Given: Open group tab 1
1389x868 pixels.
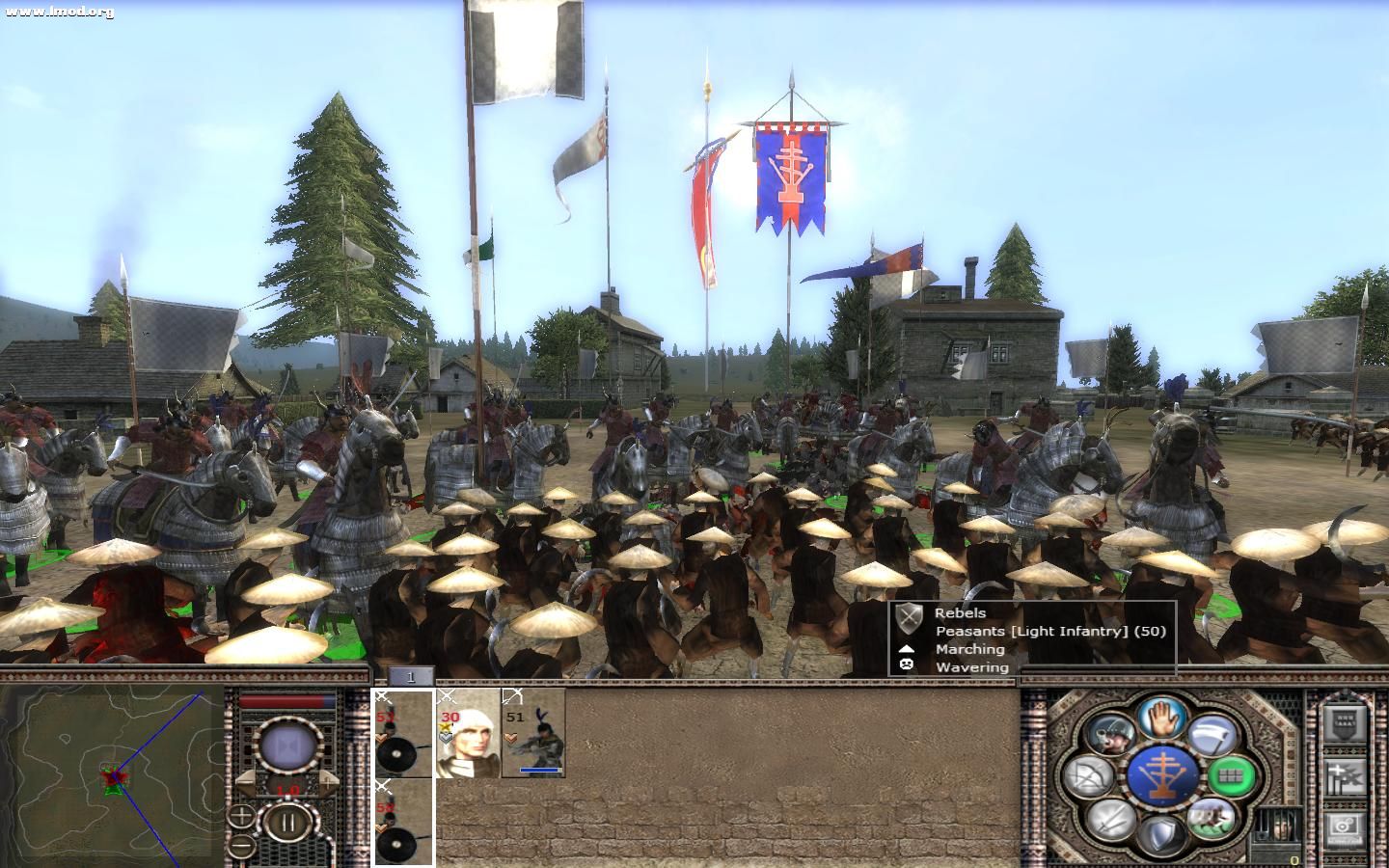Looking at the screenshot, I should [x=411, y=677].
